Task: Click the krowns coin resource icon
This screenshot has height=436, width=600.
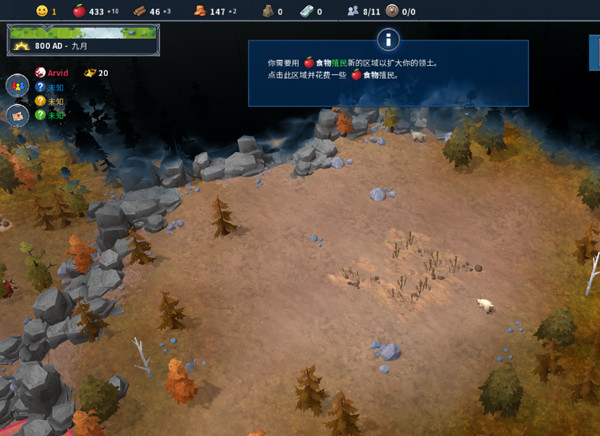Action: coord(201,11)
